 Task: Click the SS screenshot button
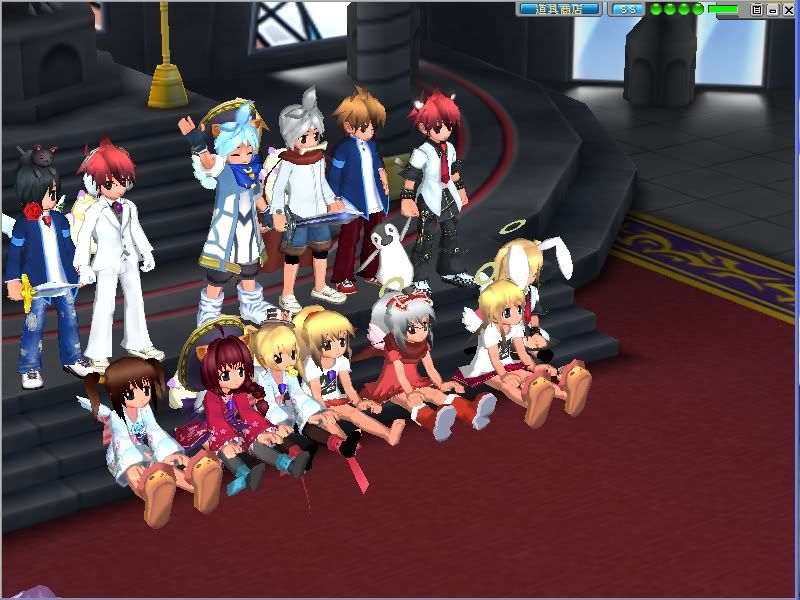pos(627,9)
